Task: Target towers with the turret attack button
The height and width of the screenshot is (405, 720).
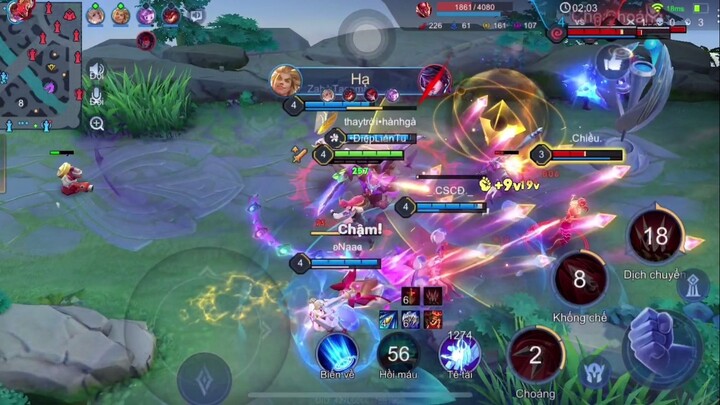Action: 693,285
